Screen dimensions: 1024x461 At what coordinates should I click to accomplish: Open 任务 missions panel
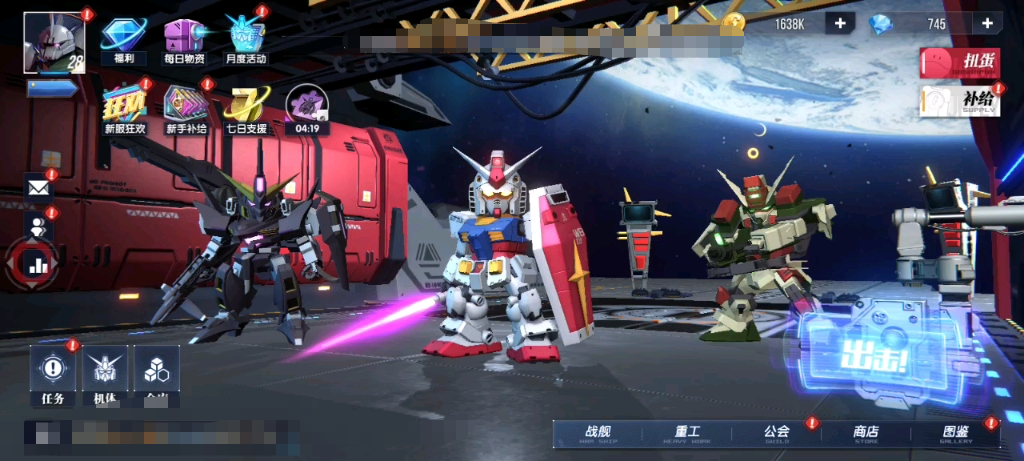[x=53, y=375]
